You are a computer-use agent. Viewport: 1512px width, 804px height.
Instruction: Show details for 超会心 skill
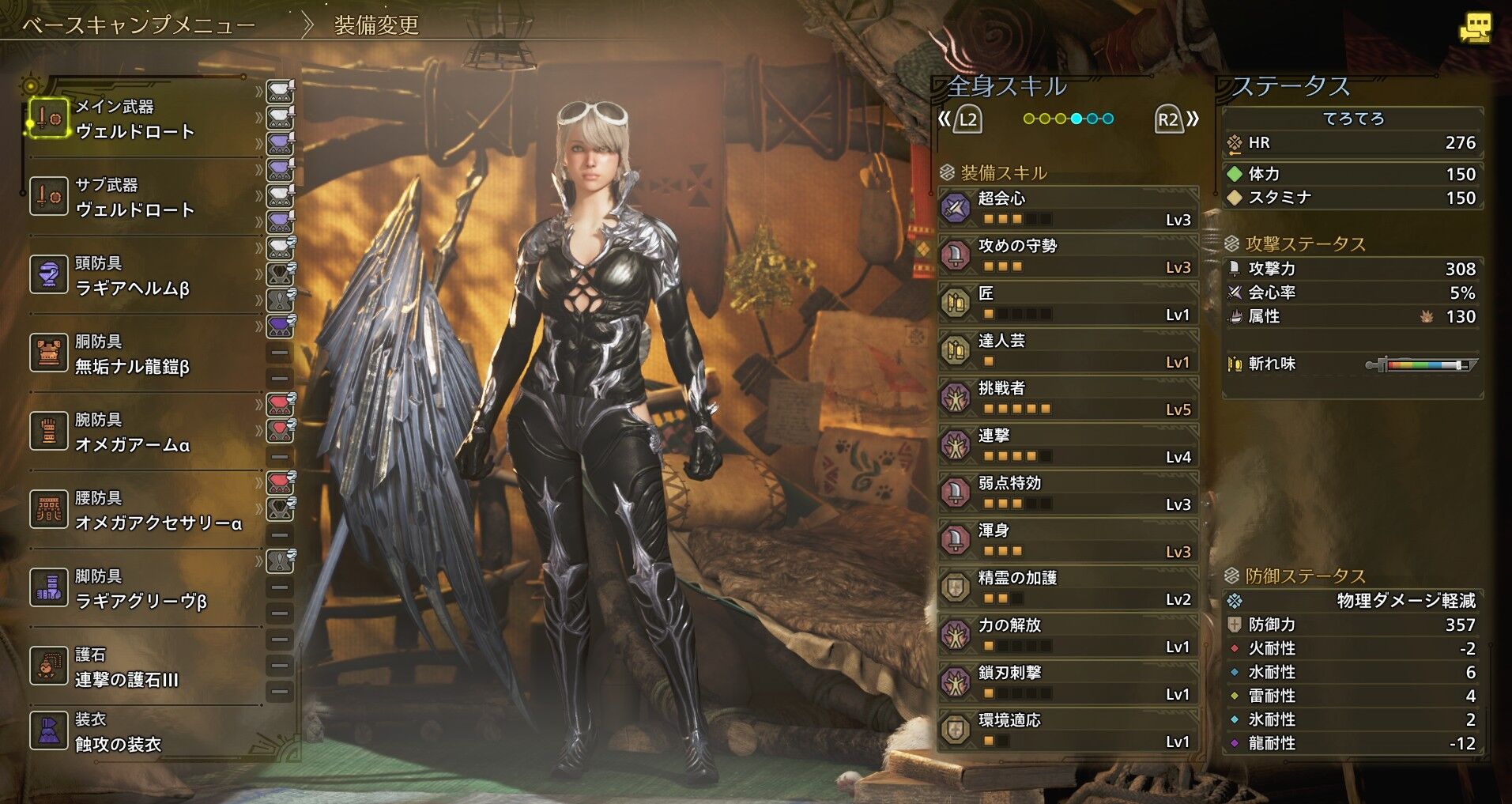coord(1068,209)
